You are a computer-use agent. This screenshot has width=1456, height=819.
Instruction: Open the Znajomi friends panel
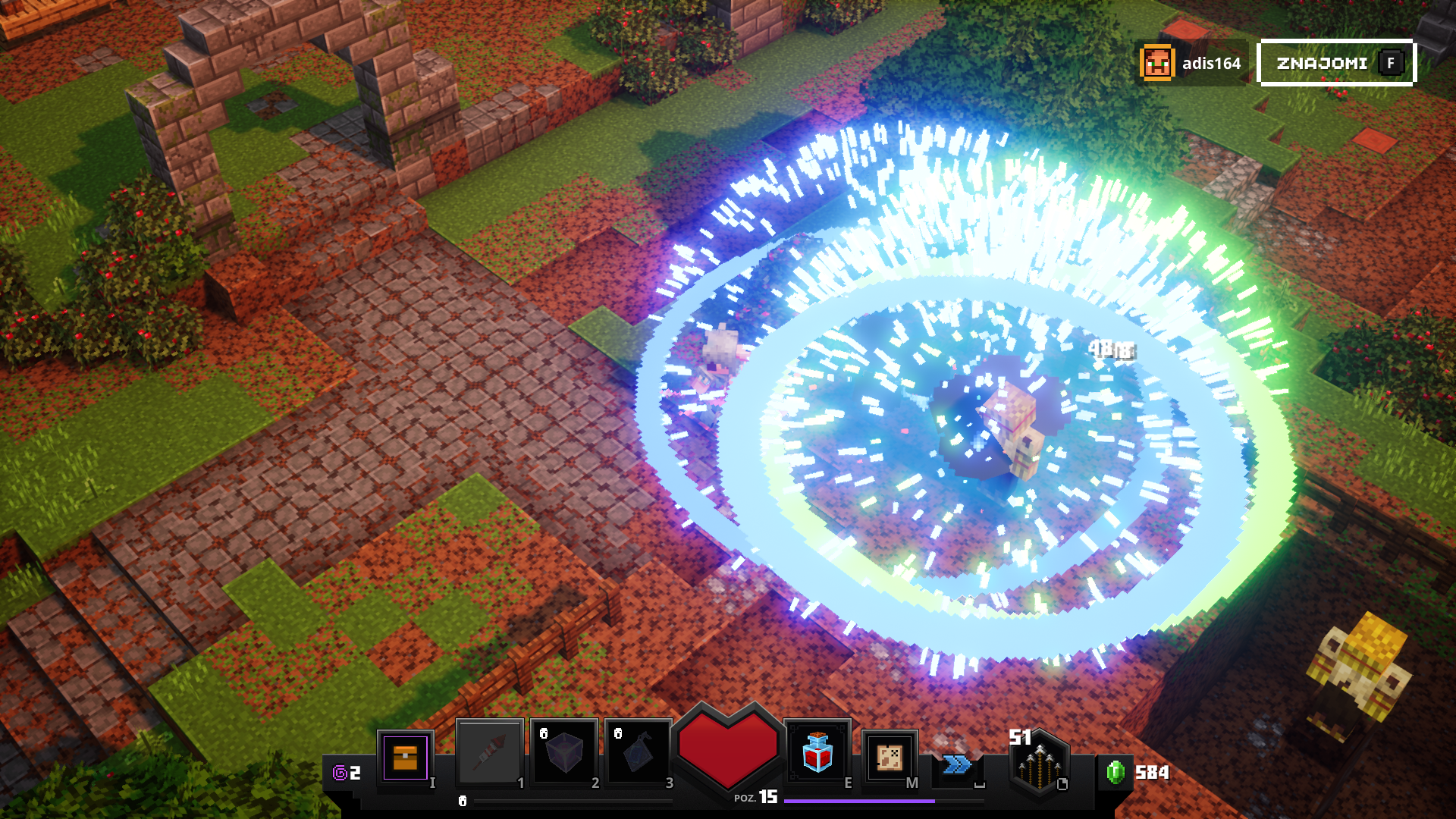[1336, 63]
